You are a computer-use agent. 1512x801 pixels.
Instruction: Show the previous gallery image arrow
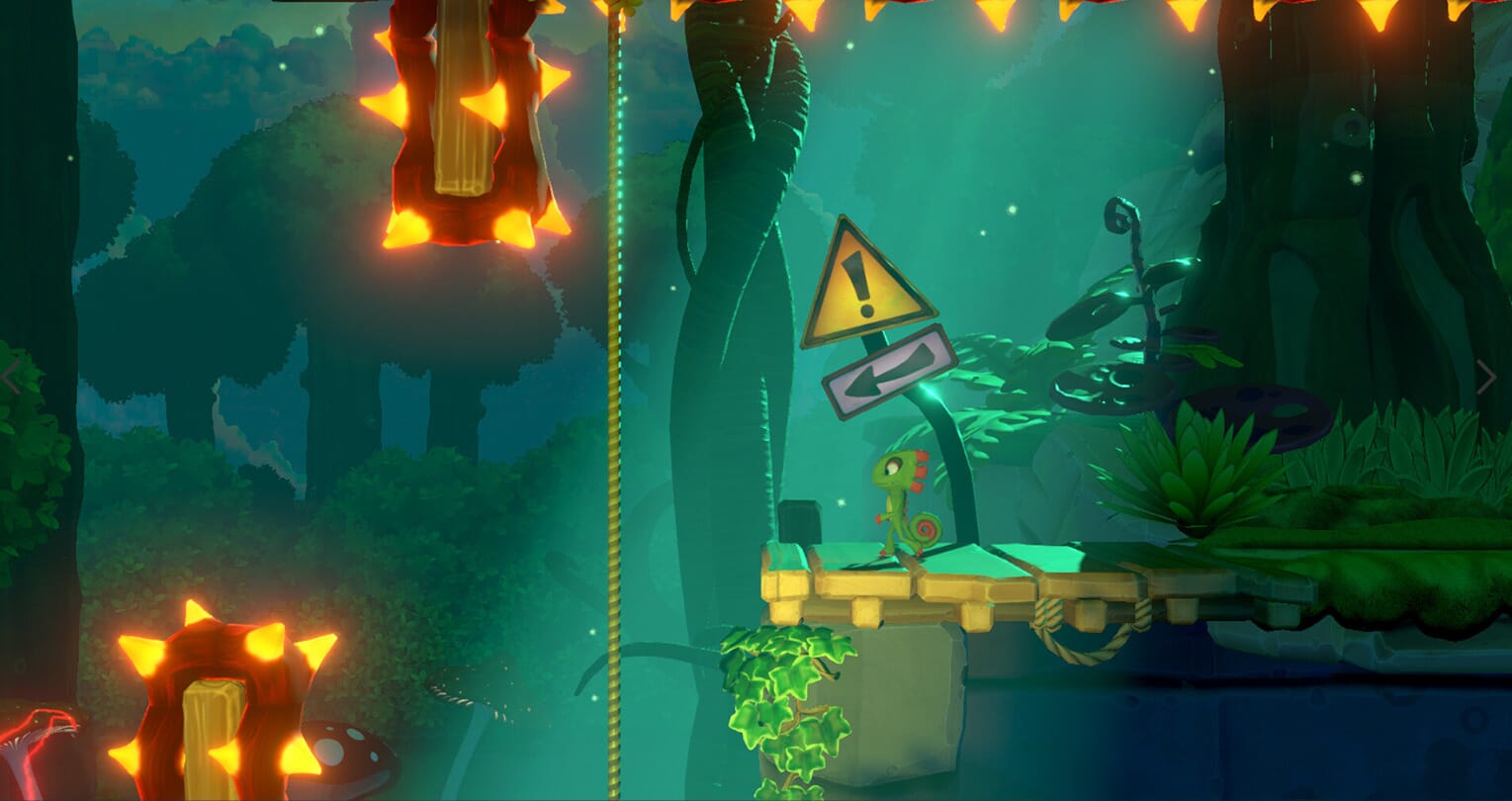12,376
